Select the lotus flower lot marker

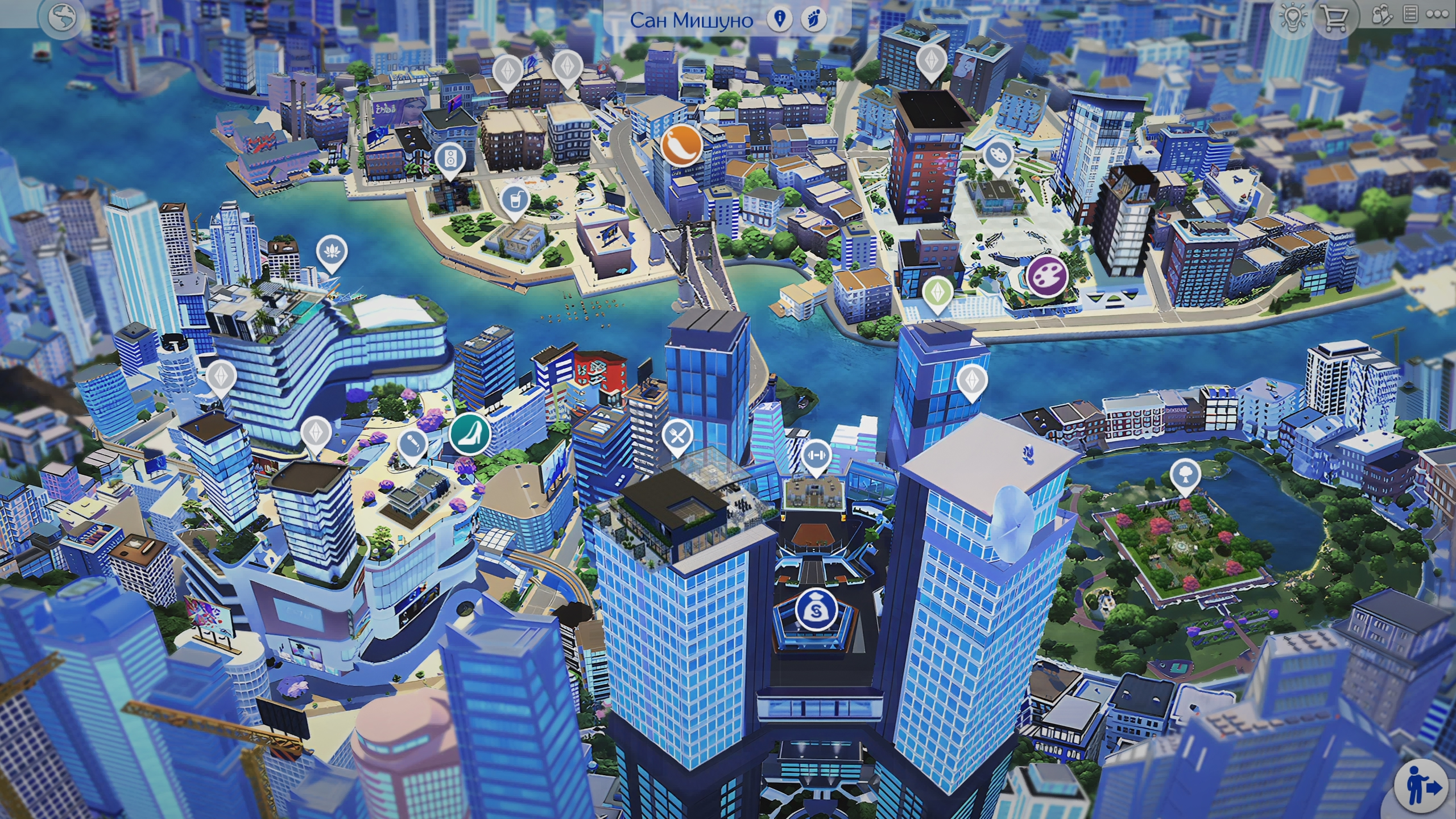coord(332,251)
